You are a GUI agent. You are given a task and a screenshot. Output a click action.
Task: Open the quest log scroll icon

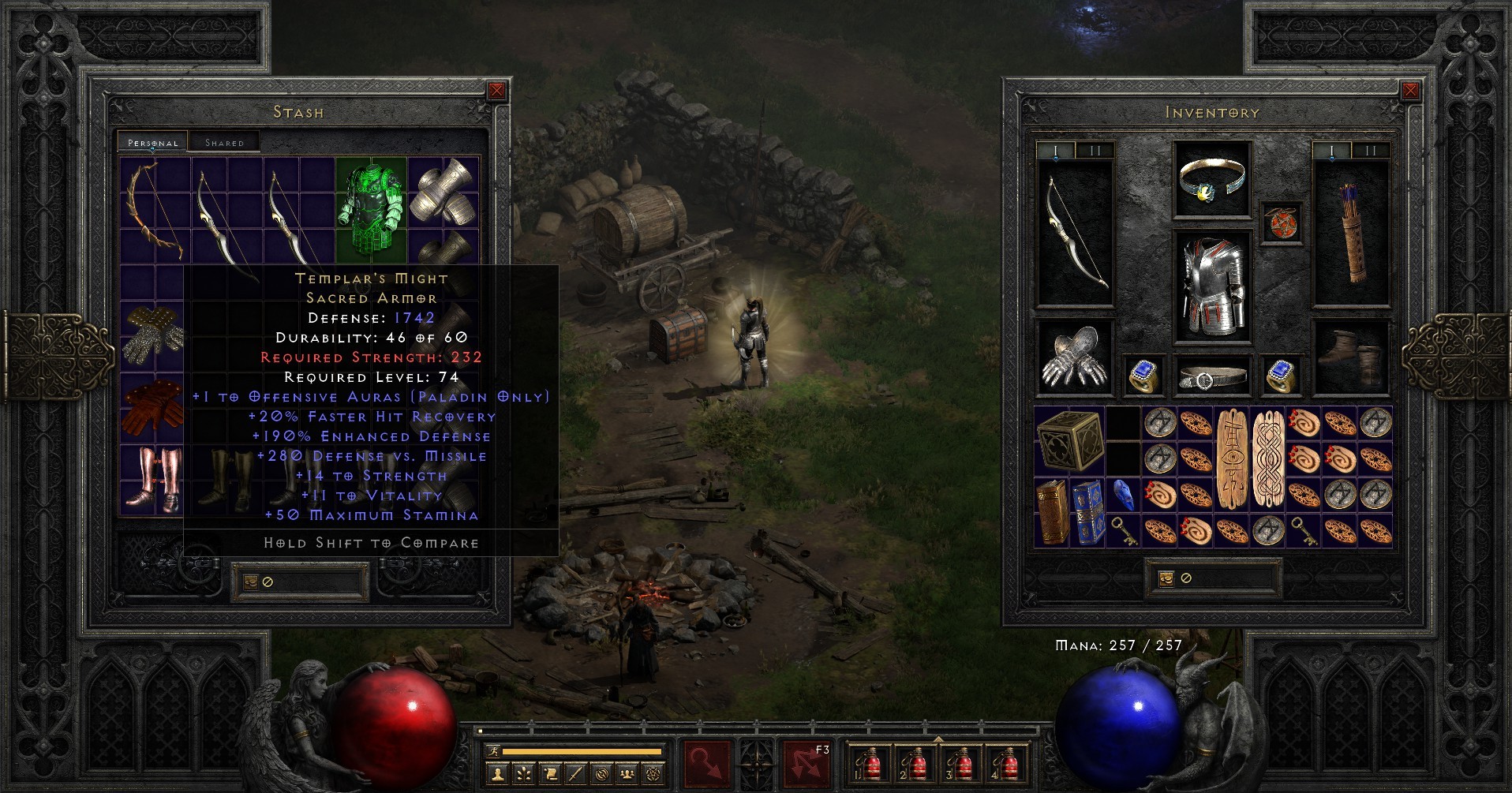[552, 774]
